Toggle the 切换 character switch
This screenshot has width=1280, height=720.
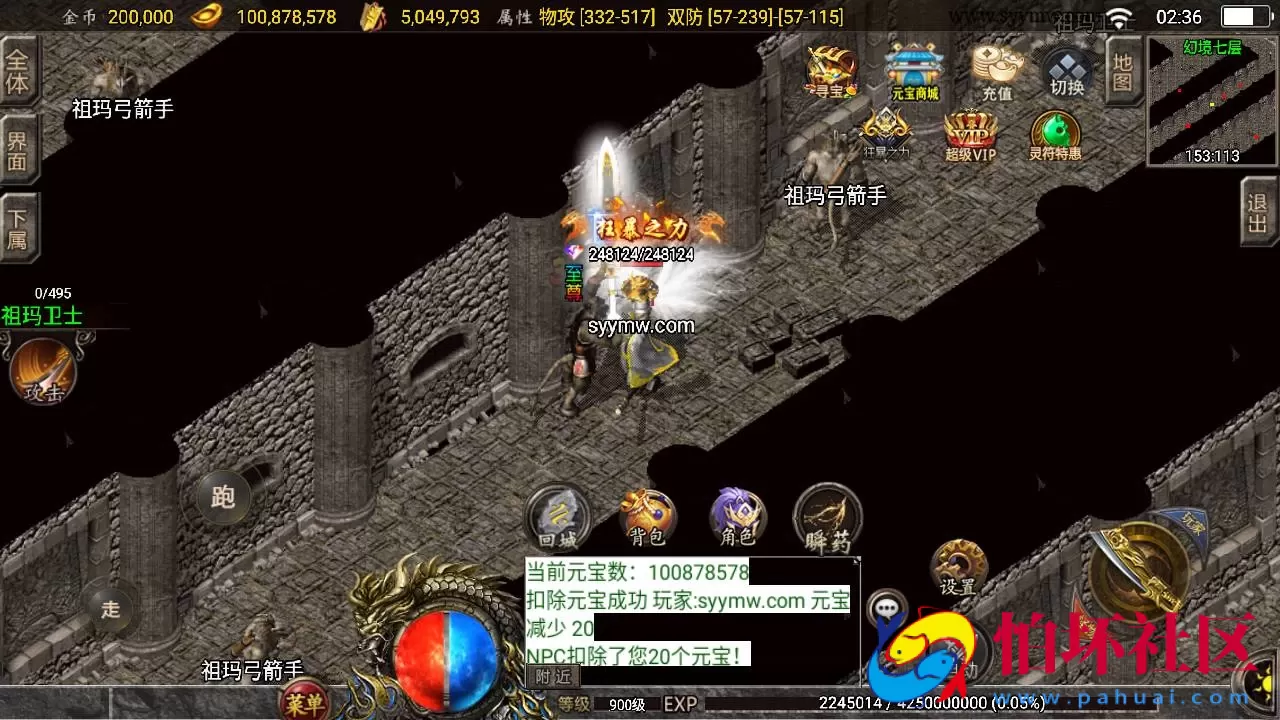pyautogui.click(x=1067, y=72)
